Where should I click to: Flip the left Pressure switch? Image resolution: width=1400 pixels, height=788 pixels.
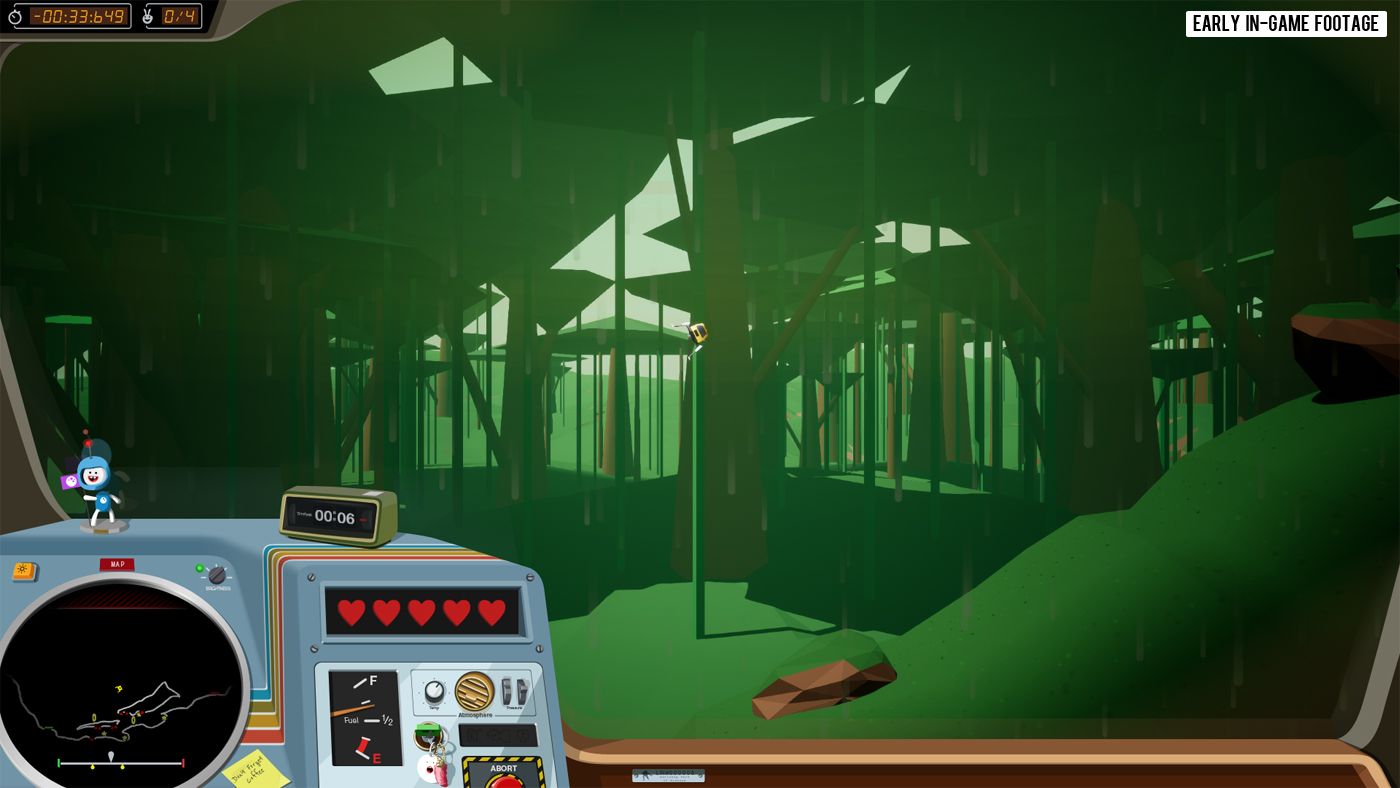pos(507,690)
